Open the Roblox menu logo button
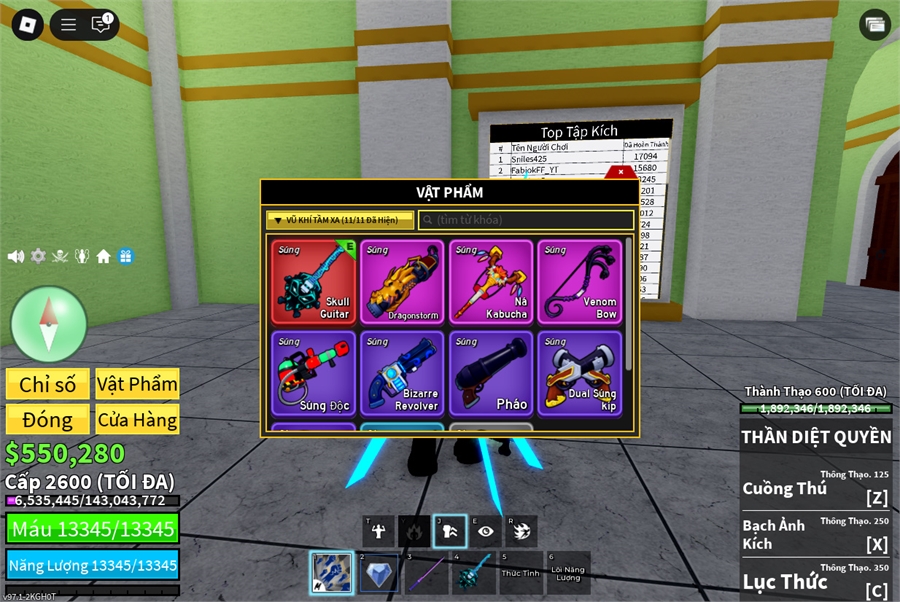This screenshot has width=900, height=602. pos(27,25)
